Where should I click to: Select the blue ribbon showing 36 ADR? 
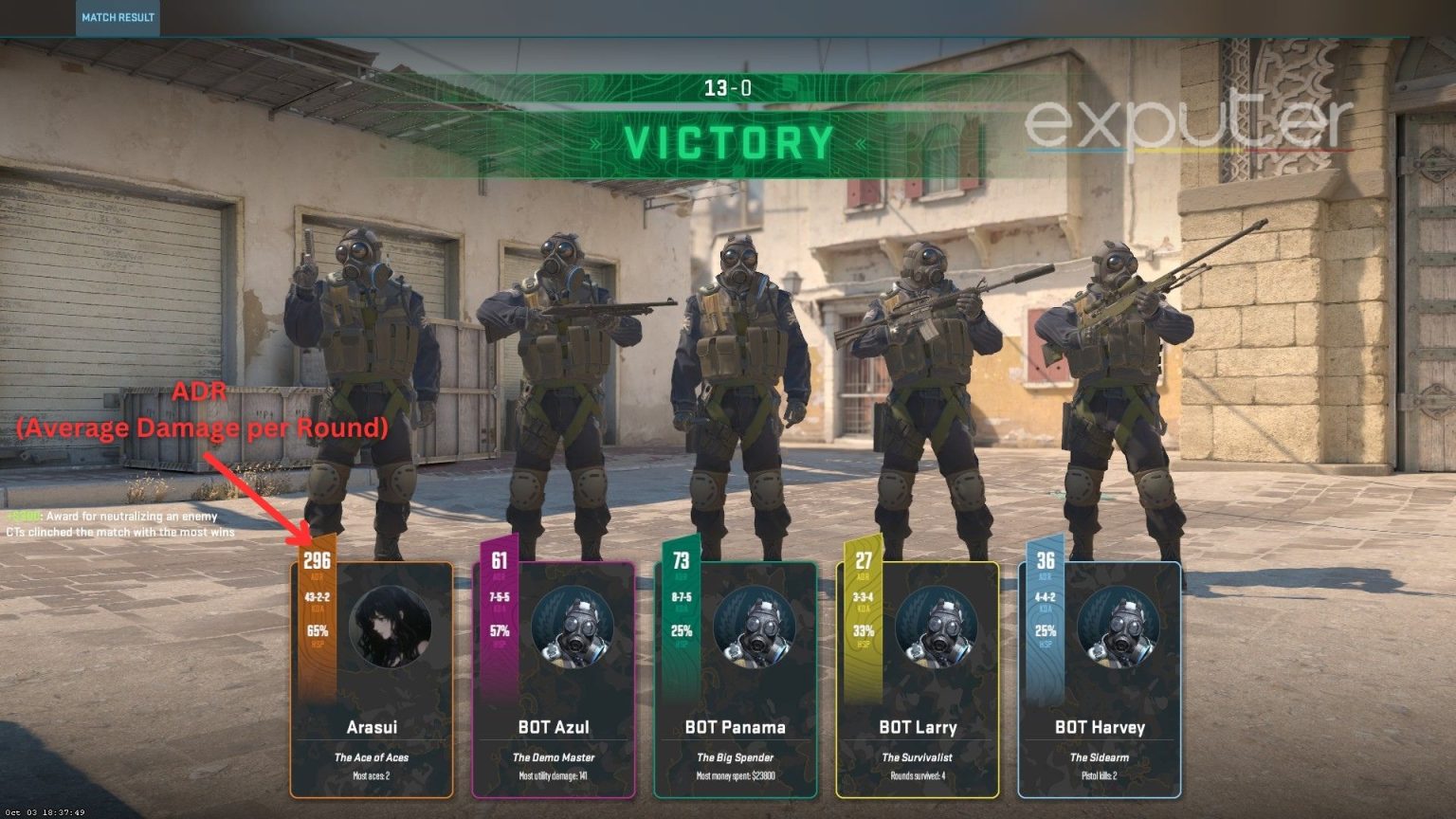[x=1046, y=561]
